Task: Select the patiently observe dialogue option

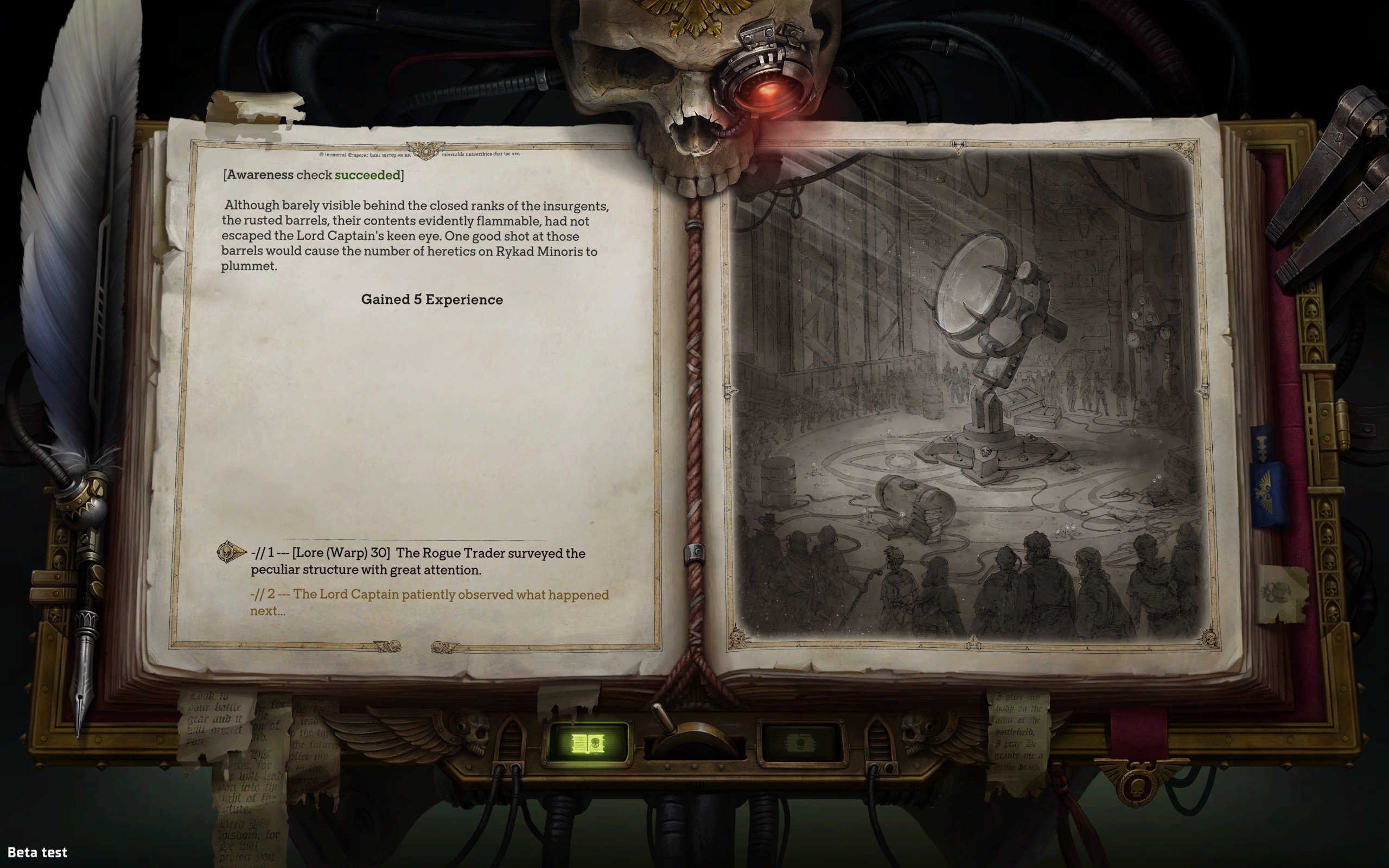Action: tap(429, 602)
